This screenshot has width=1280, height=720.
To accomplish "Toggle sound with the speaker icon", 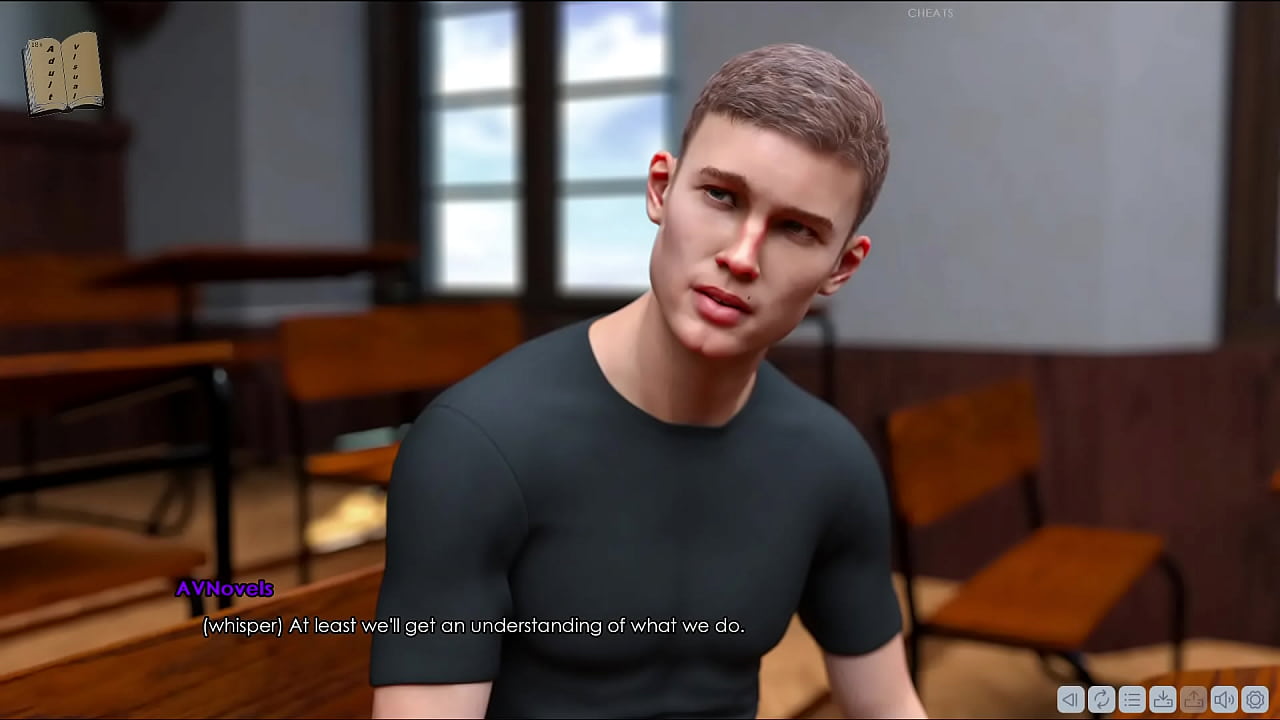I will [x=1224, y=700].
